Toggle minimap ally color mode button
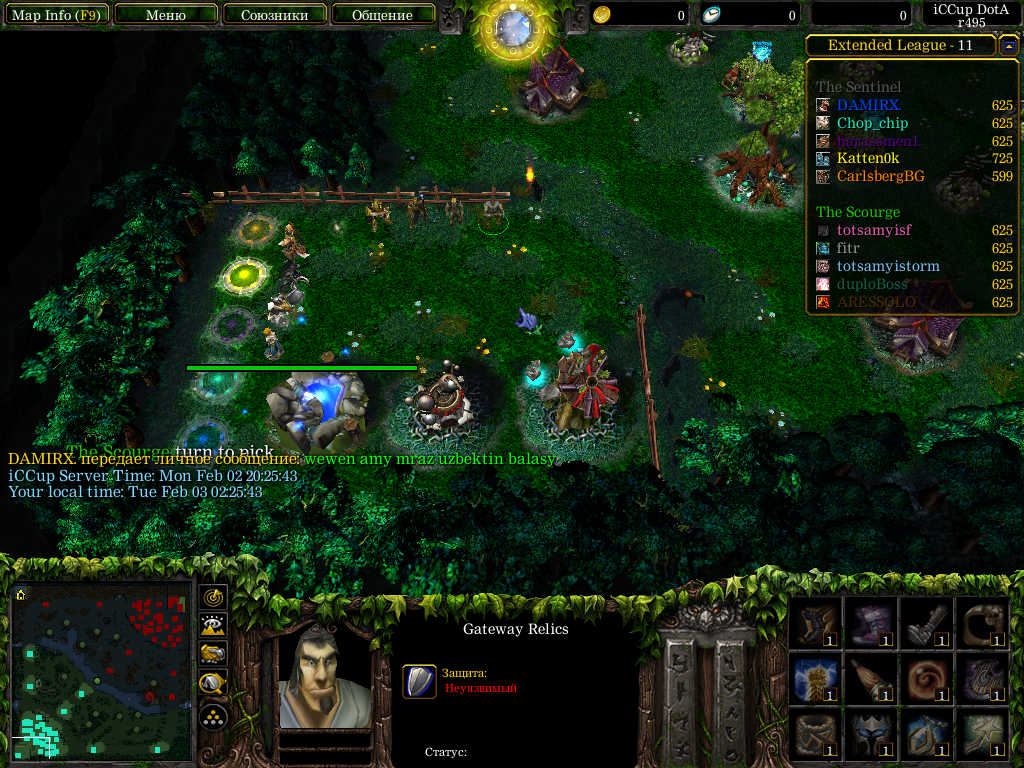This screenshot has width=1024, height=768. click(213, 654)
